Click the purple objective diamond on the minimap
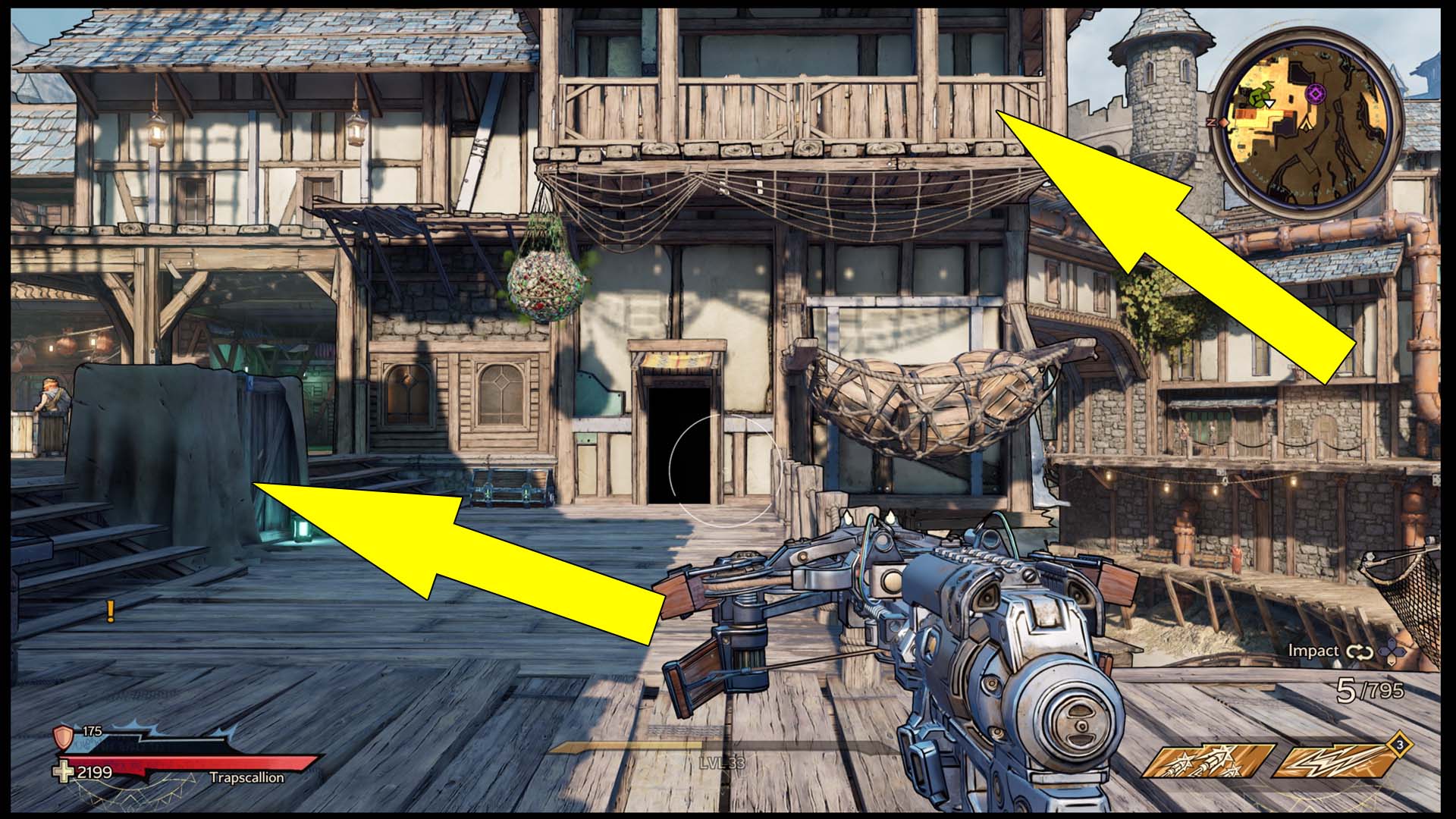This screenshot has height=819, width=1456. (1316, 93)
